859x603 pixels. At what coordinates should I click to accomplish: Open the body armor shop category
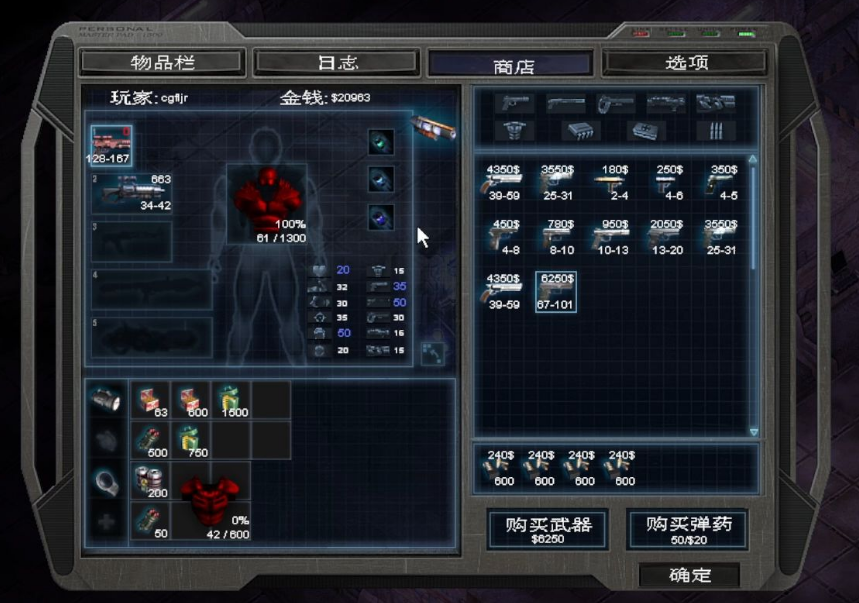[516, 131]
